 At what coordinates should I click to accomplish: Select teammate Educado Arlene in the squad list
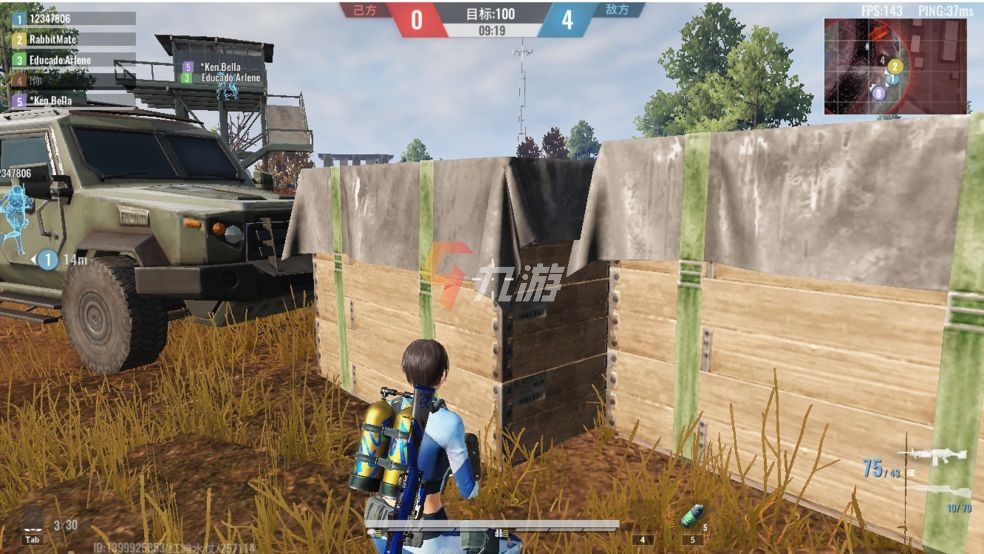(x=72, y=60)
